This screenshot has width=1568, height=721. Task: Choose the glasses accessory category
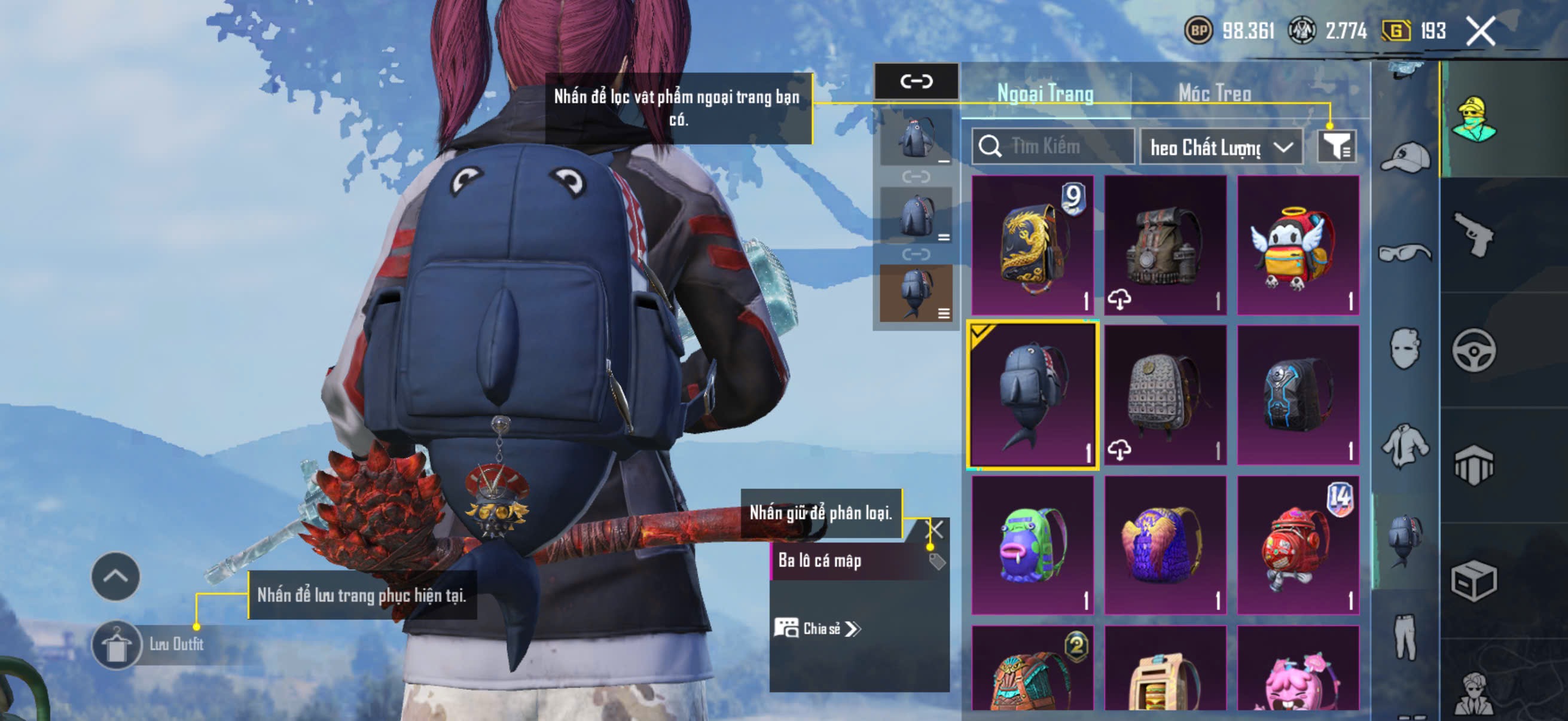[1405, 252]
